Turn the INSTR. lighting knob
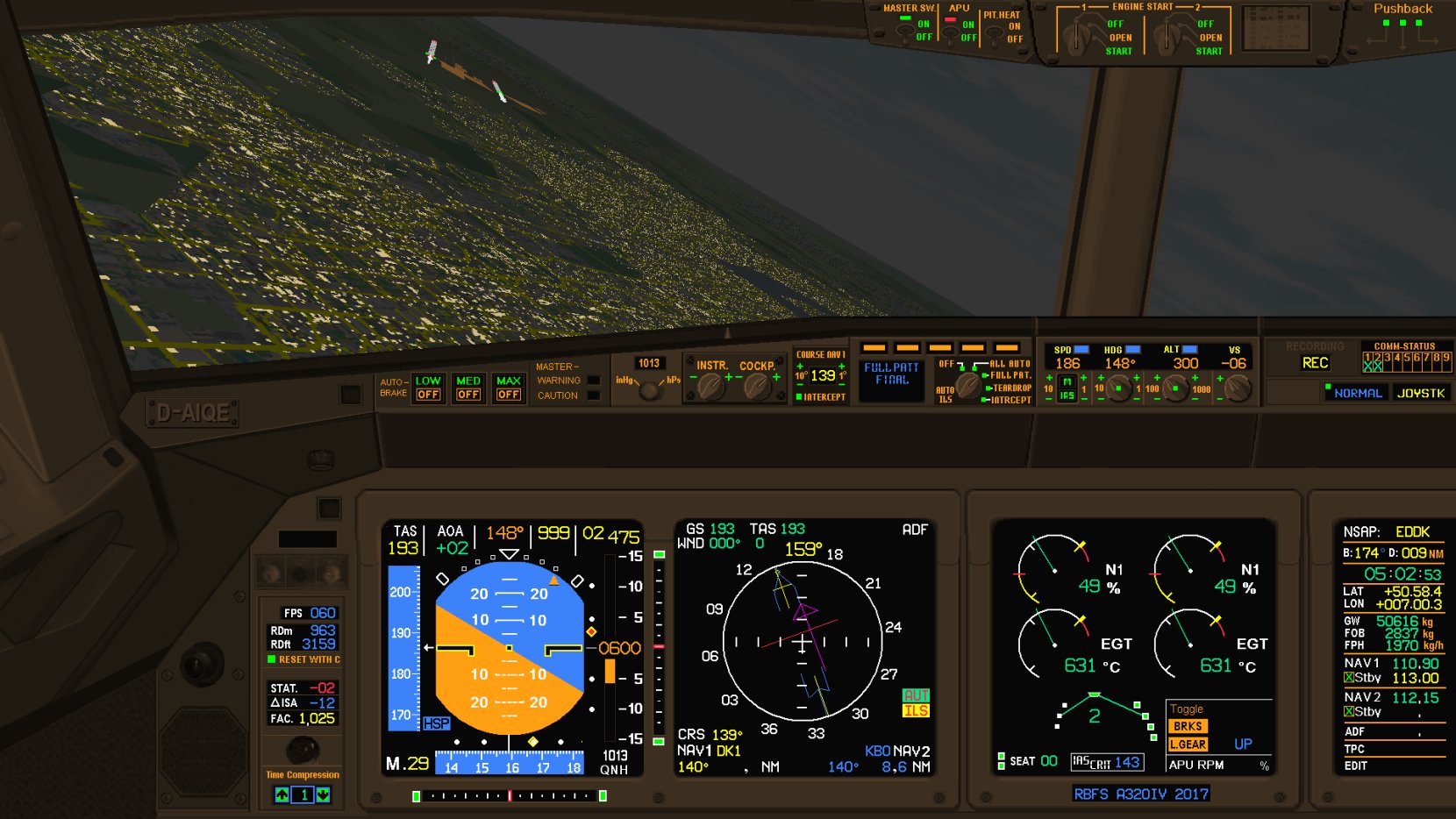The image size is (1456, 819). tap(710, 386)
